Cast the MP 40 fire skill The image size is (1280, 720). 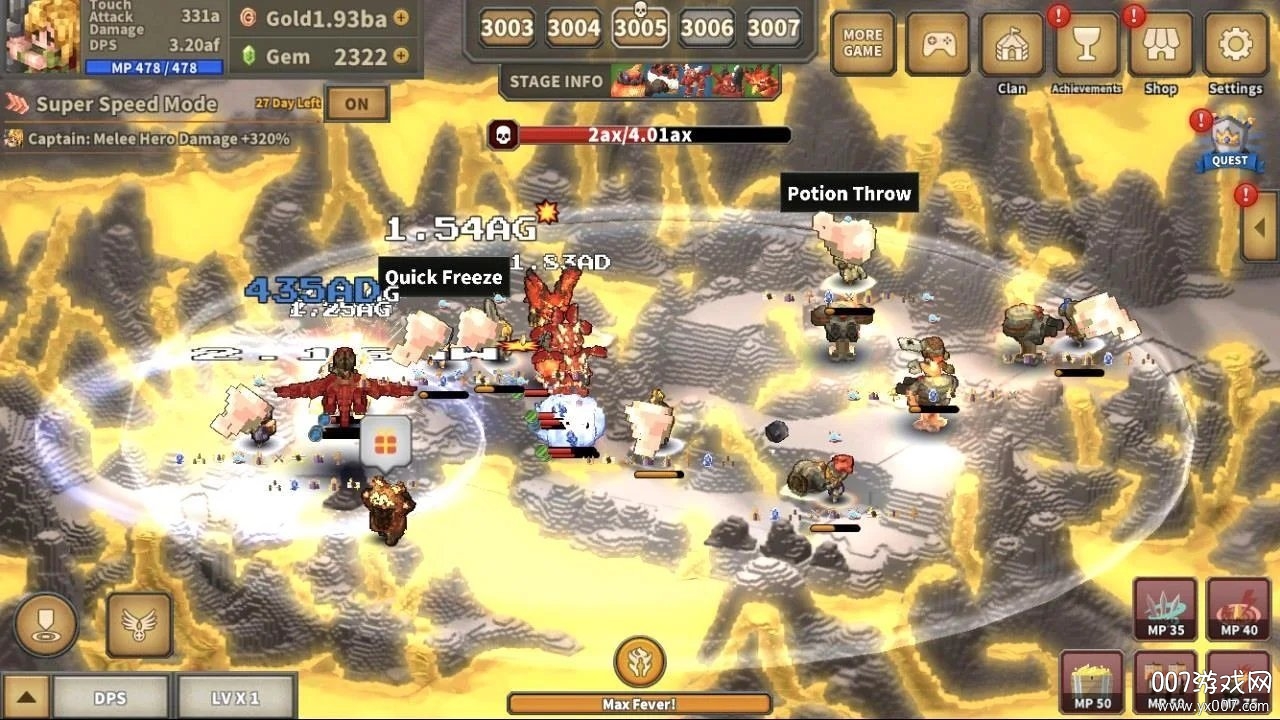1238,608
